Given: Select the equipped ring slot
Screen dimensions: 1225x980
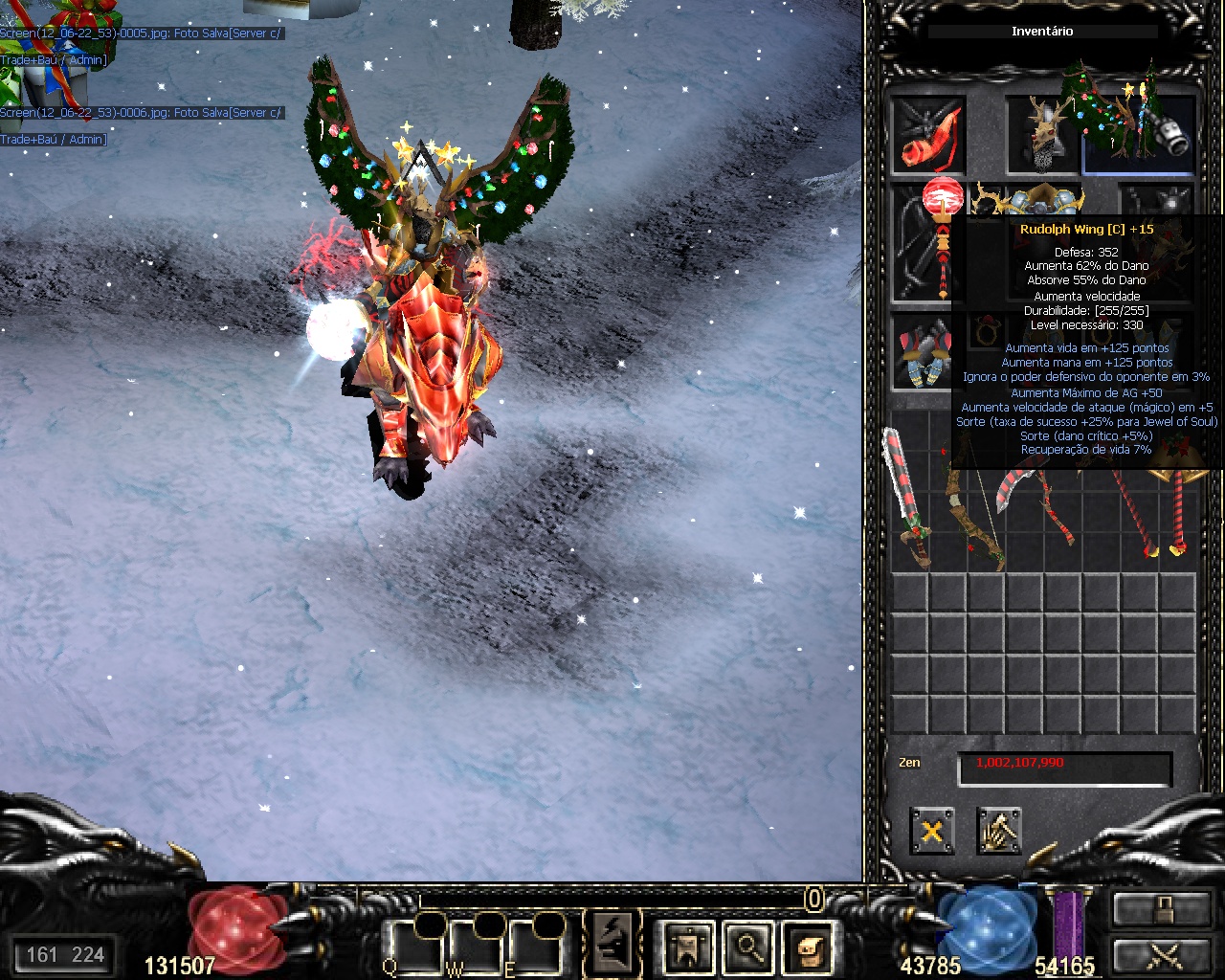Looking at the screenshot, I should pos(985,331).
